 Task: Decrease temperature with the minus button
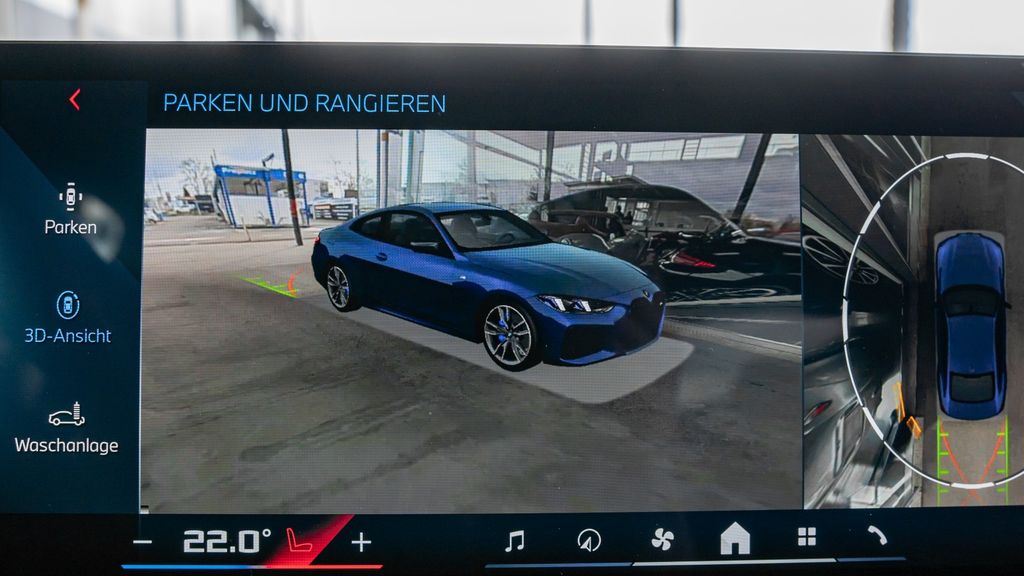coord(143,543)
